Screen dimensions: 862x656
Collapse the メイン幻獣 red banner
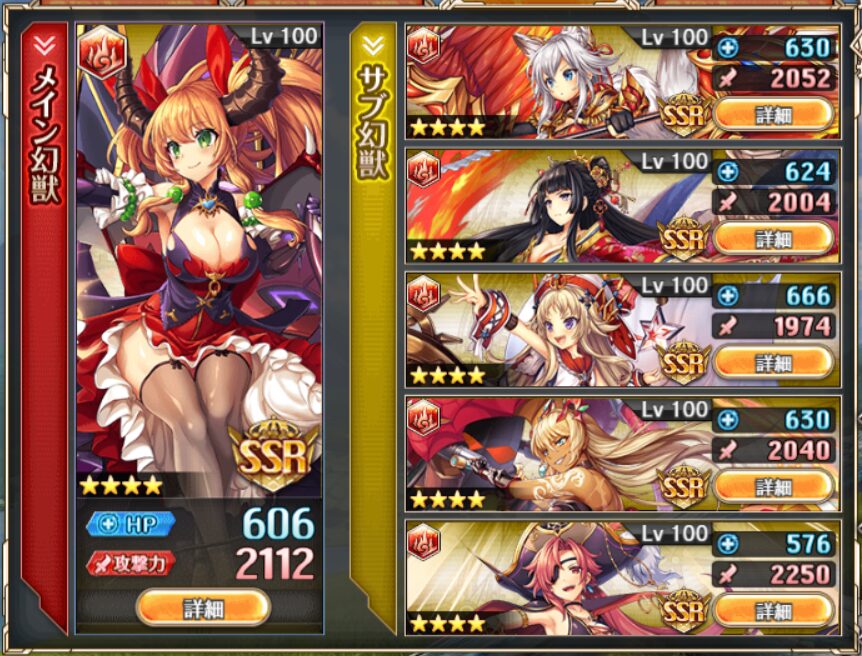pos(44,45)
